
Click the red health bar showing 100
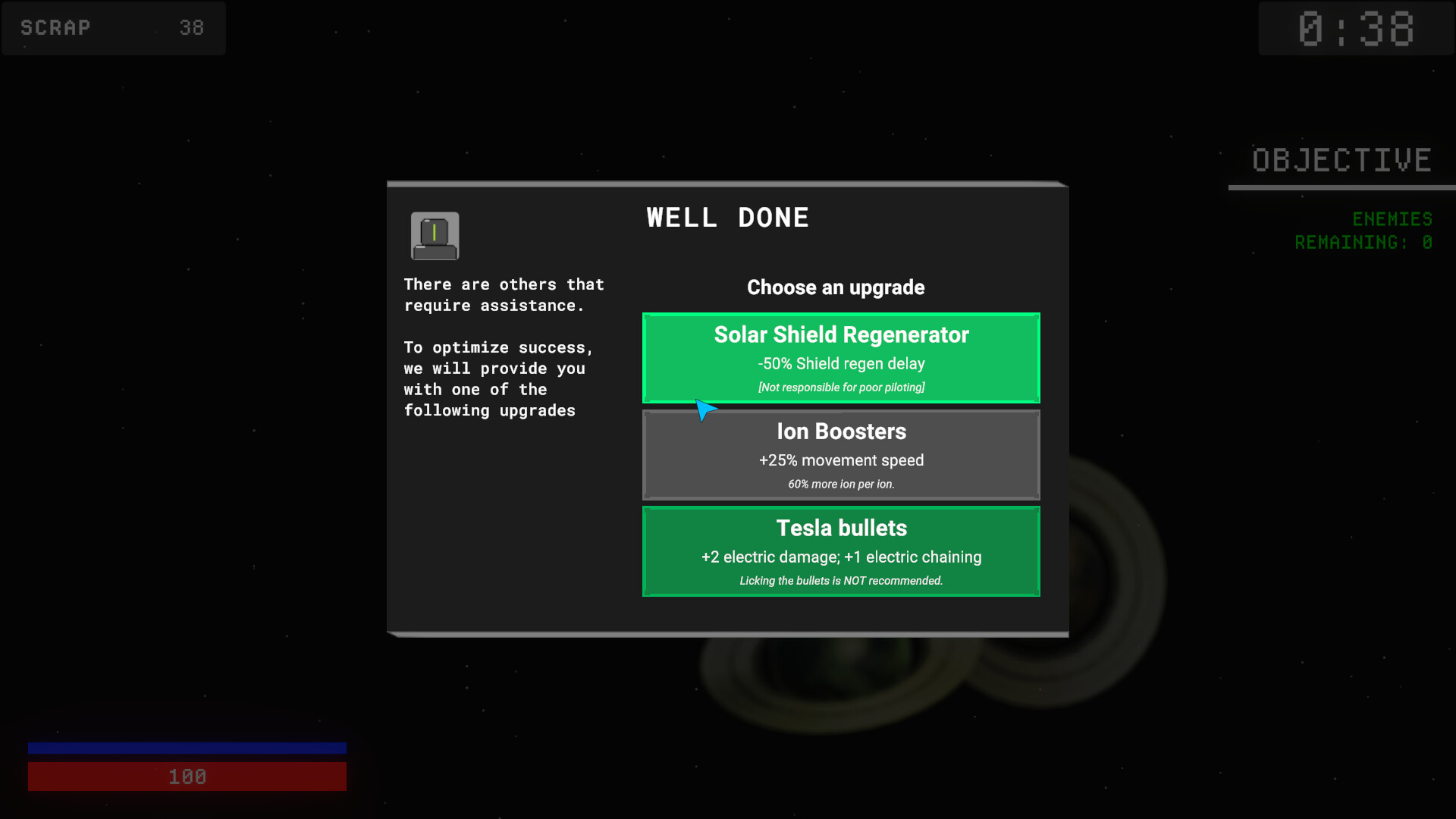click(x=187, y=776)
